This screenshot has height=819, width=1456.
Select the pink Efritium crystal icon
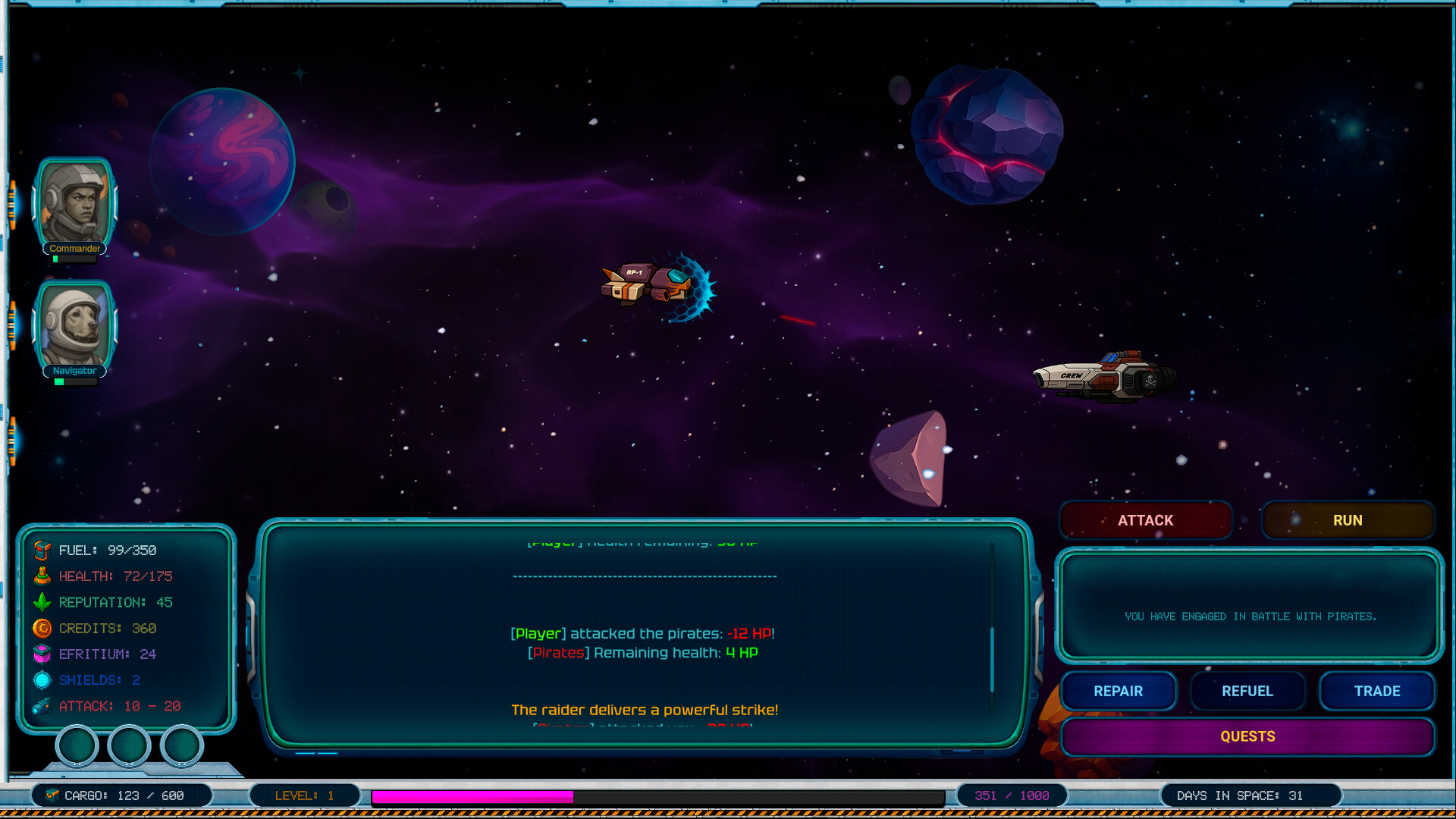point(42,654)
